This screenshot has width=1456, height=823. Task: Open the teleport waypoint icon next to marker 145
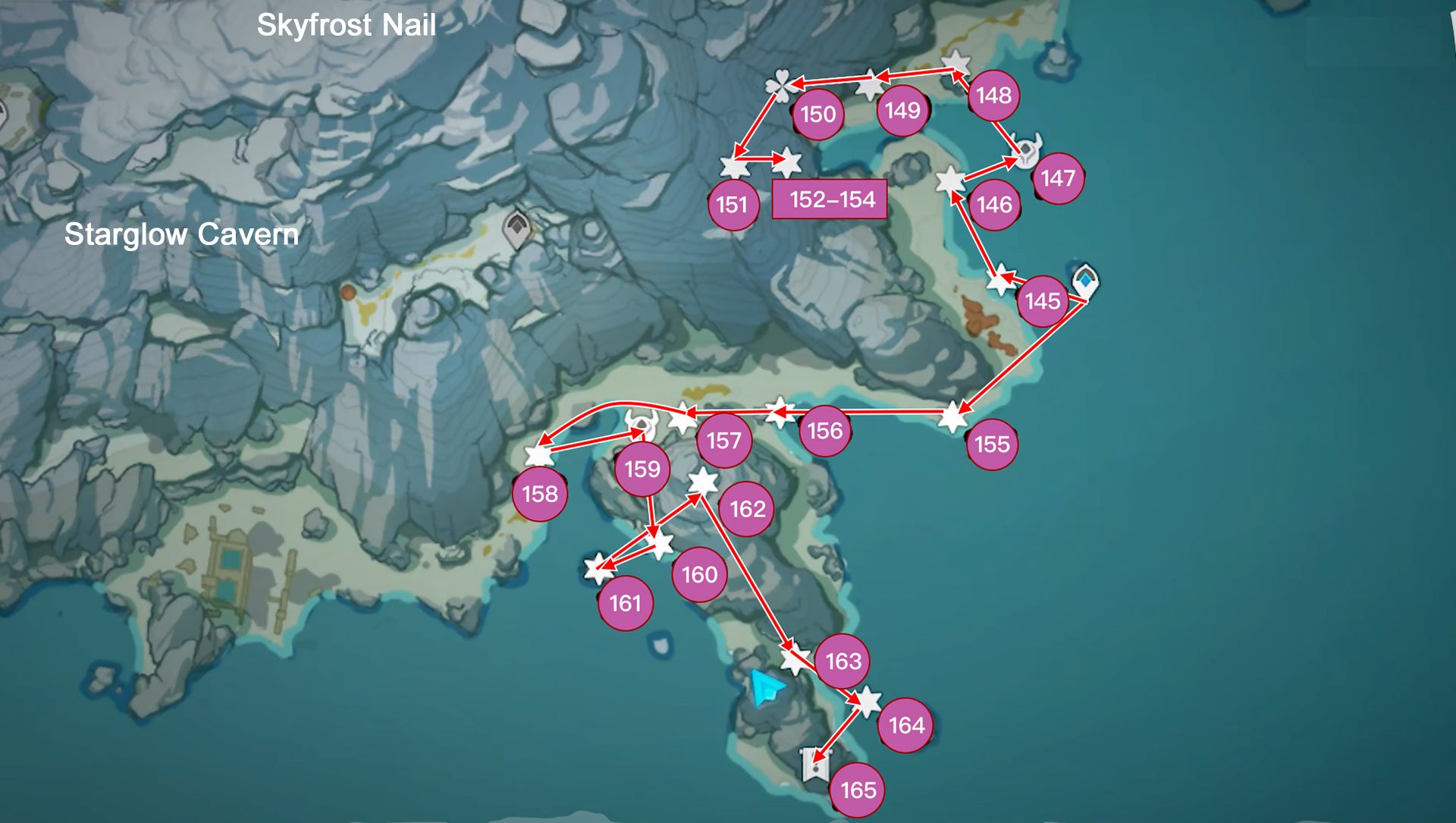point(1084,280)
